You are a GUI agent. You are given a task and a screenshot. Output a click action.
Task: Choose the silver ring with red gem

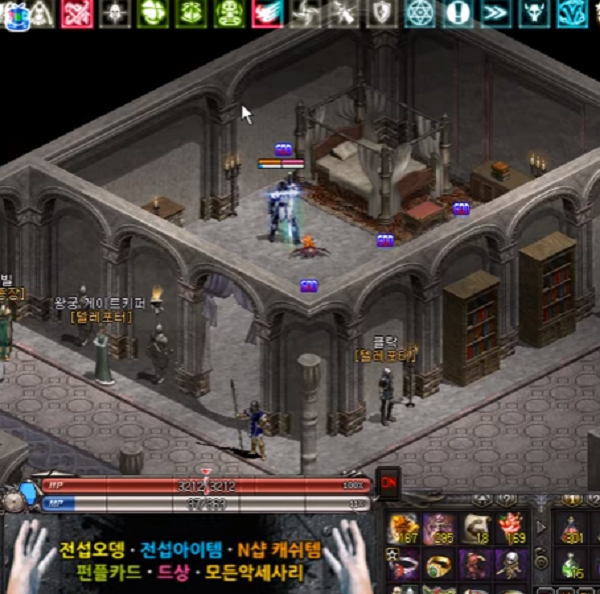[405, 565]
